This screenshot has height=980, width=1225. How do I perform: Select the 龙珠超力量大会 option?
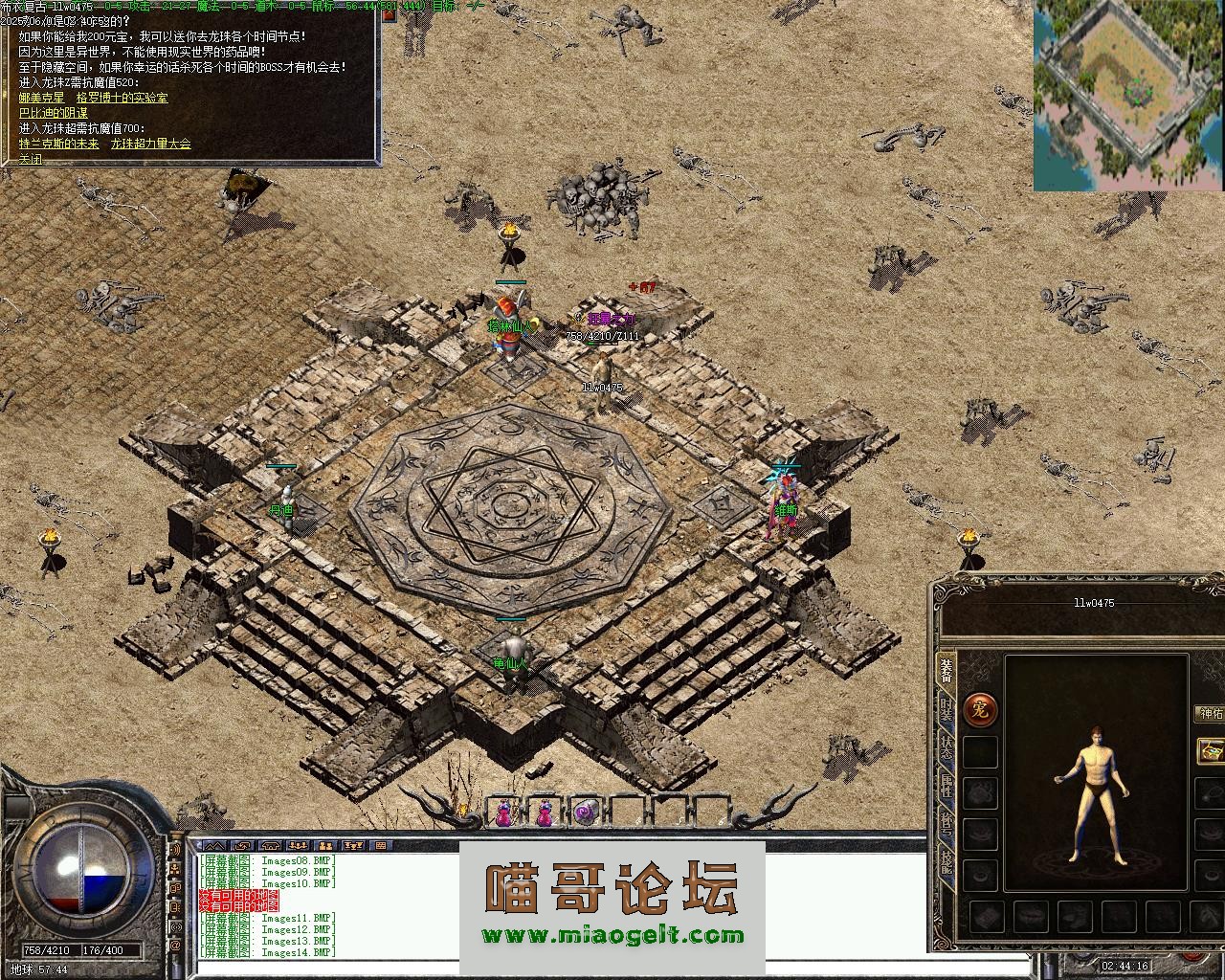[150, 144]
